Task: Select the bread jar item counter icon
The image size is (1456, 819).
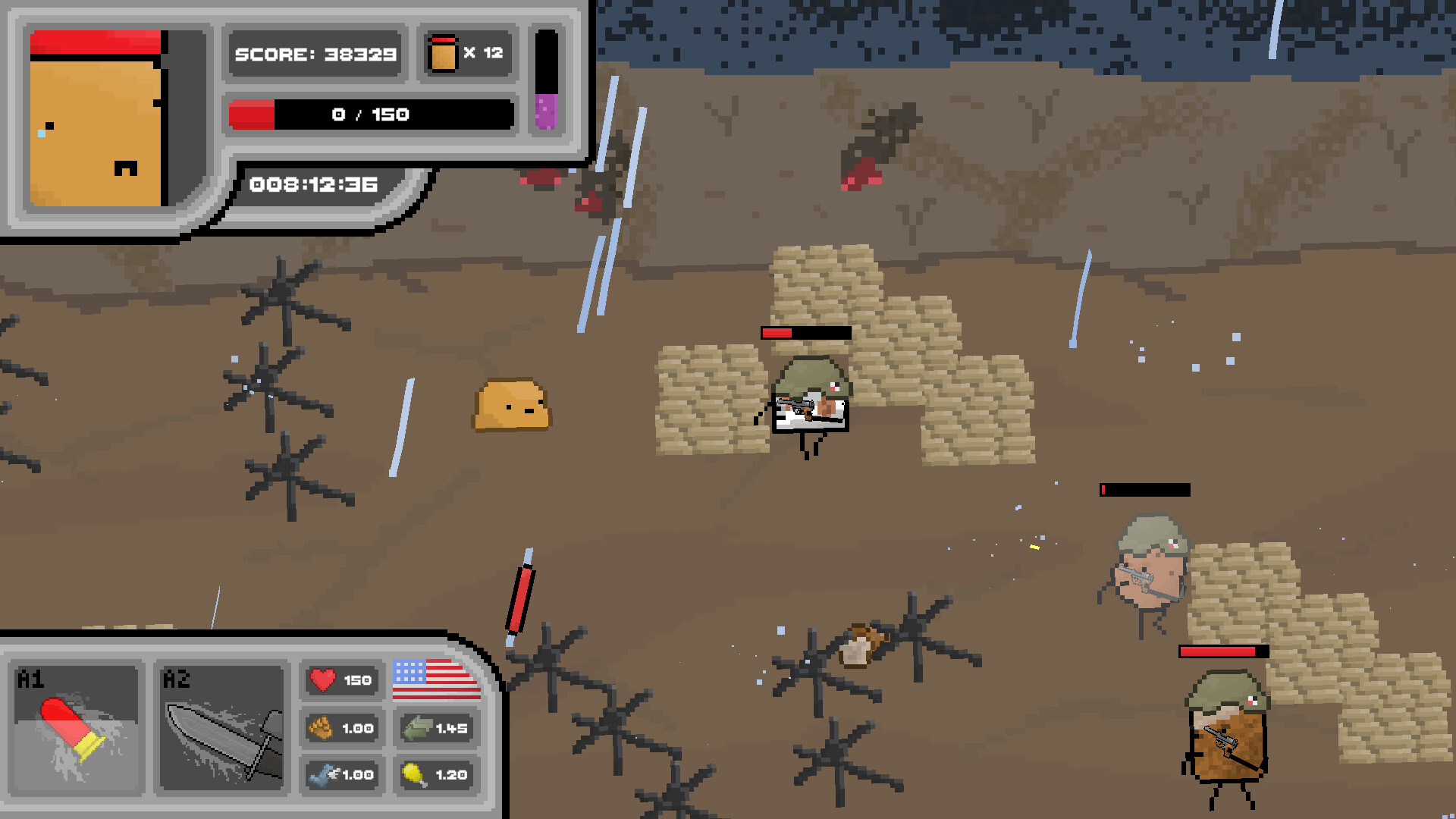Action: 443,53
